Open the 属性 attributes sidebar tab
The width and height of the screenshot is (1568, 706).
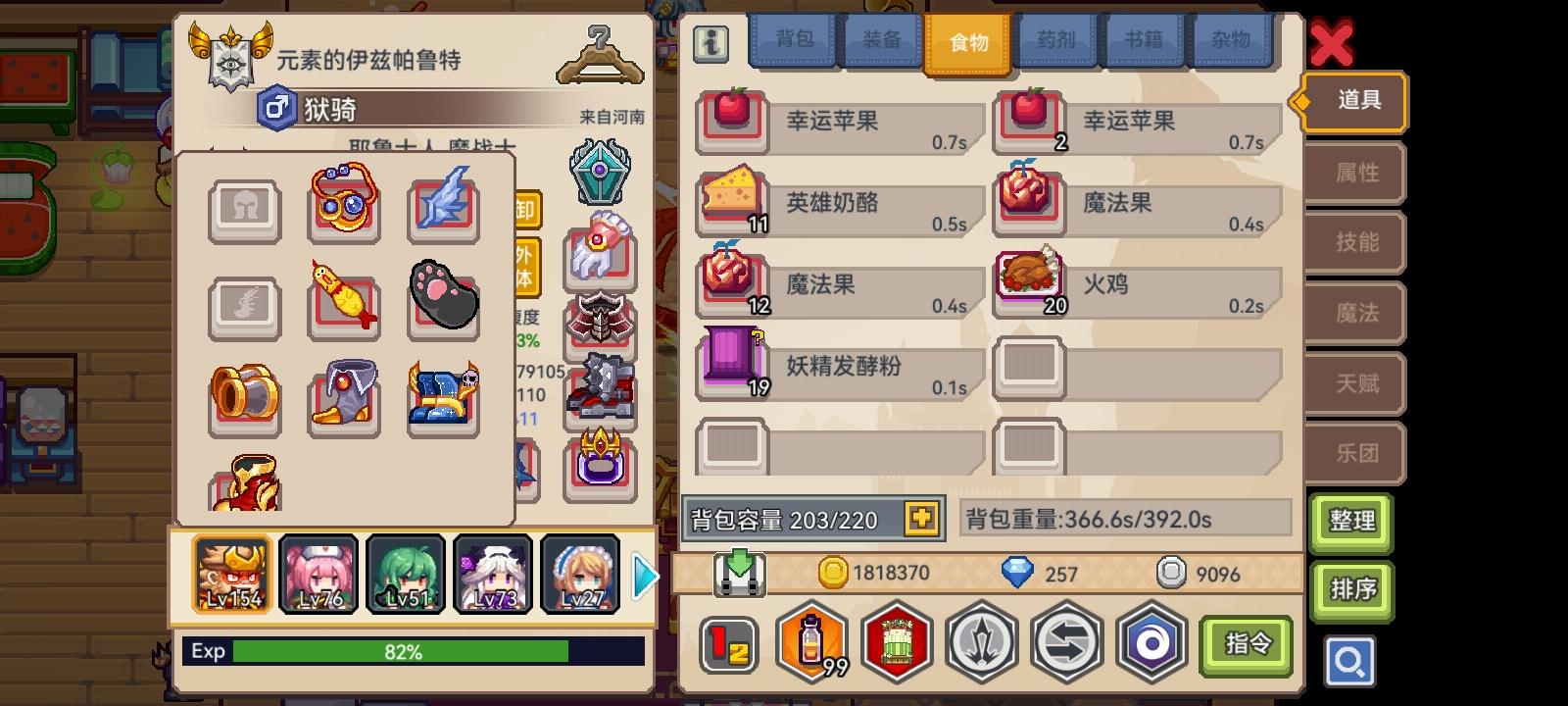click(1354, 173)
